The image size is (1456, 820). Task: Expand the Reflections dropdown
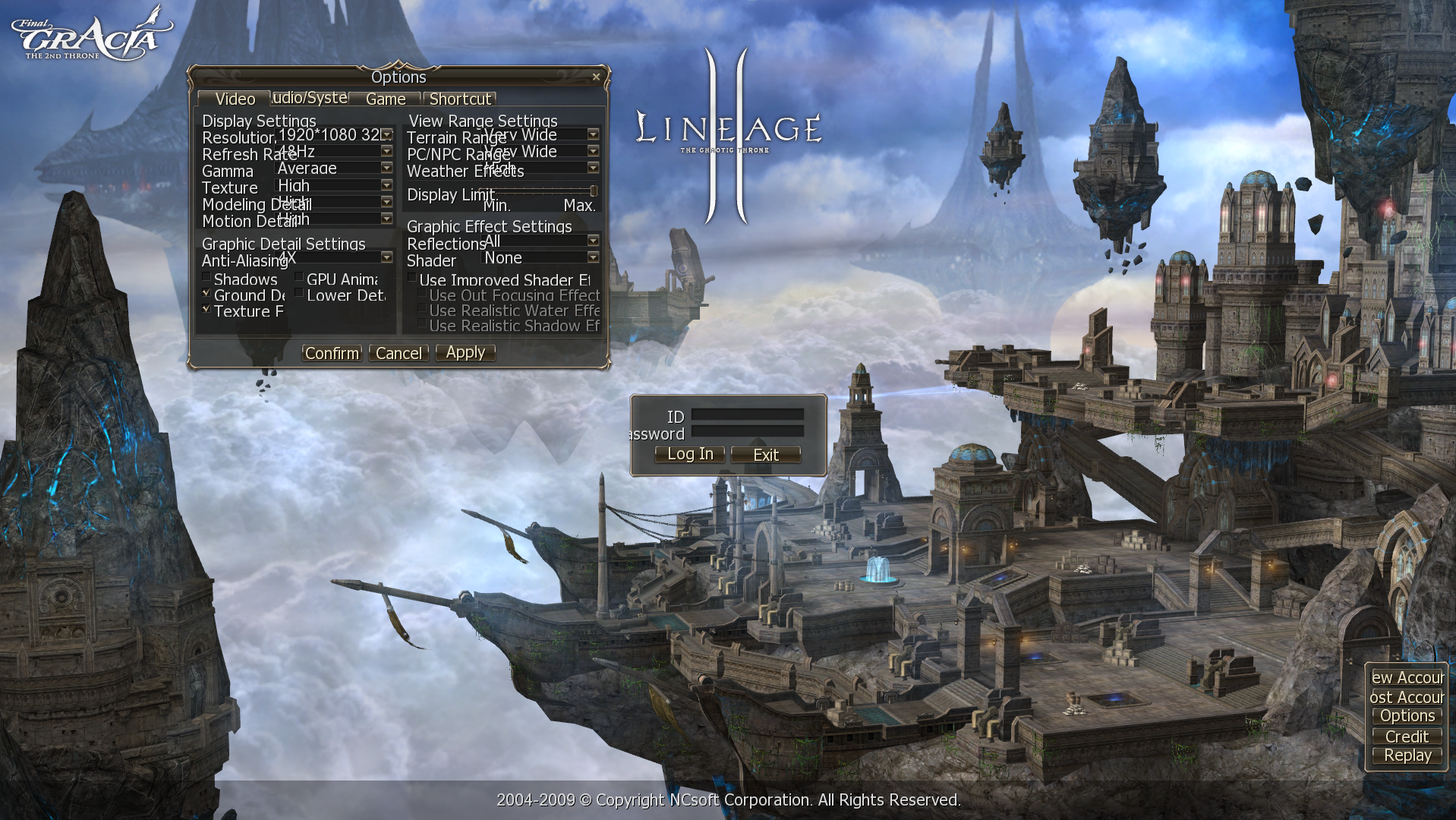point(593,241)
